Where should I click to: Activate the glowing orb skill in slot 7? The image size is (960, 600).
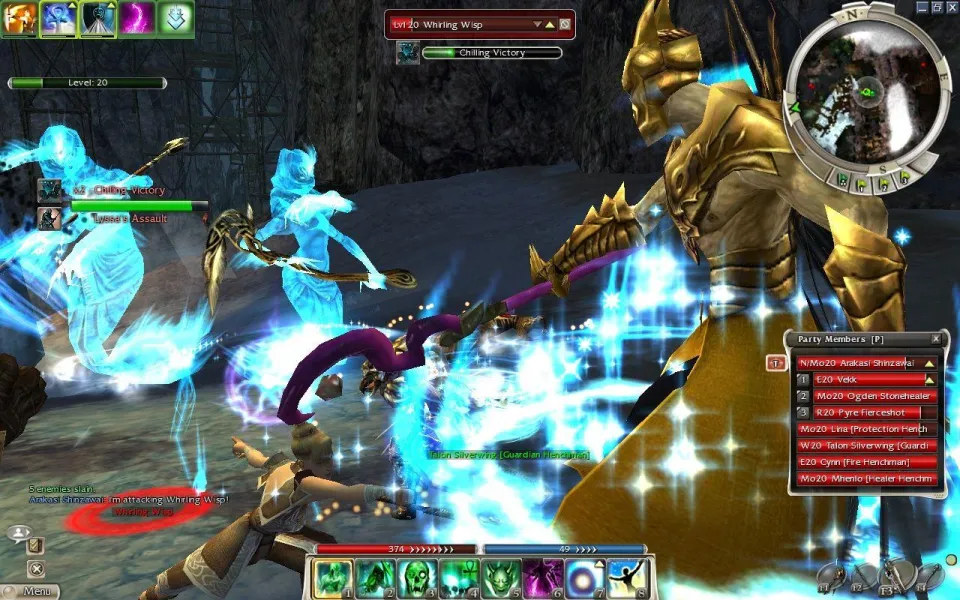pyautogui.click(x=587, y=578)
